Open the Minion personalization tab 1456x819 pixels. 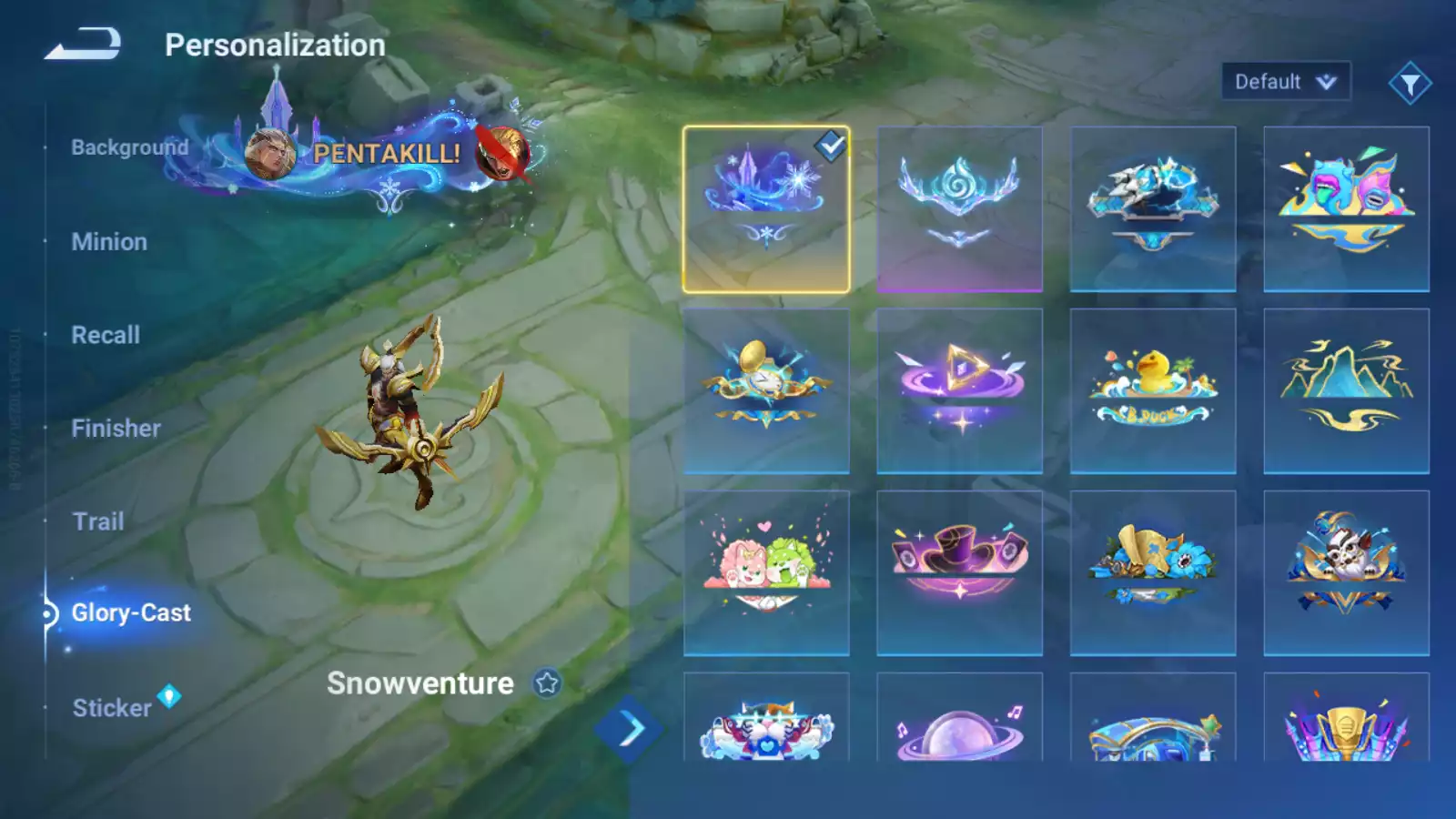(109, 242)
